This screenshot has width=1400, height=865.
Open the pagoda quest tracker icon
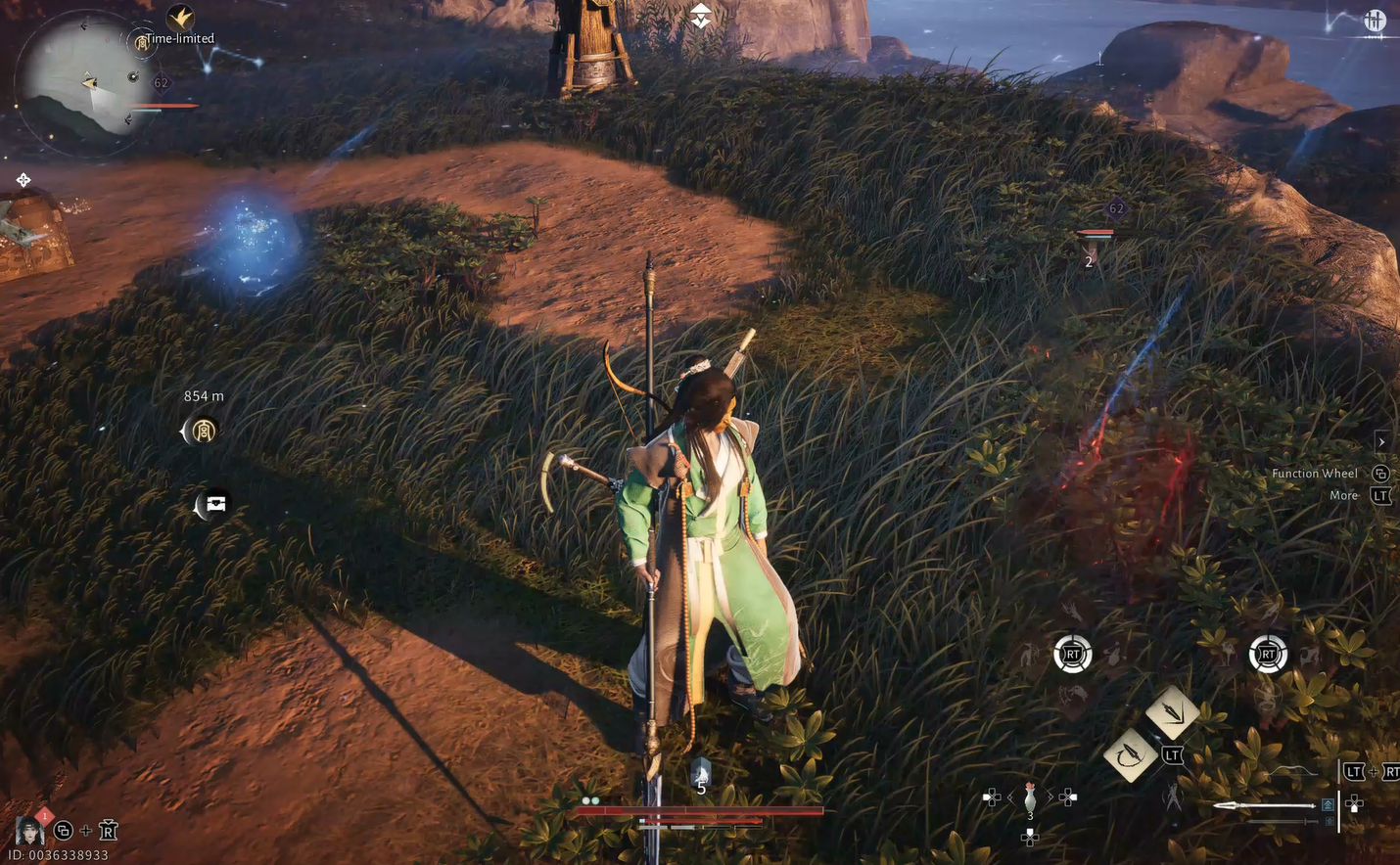click(201, 431)
